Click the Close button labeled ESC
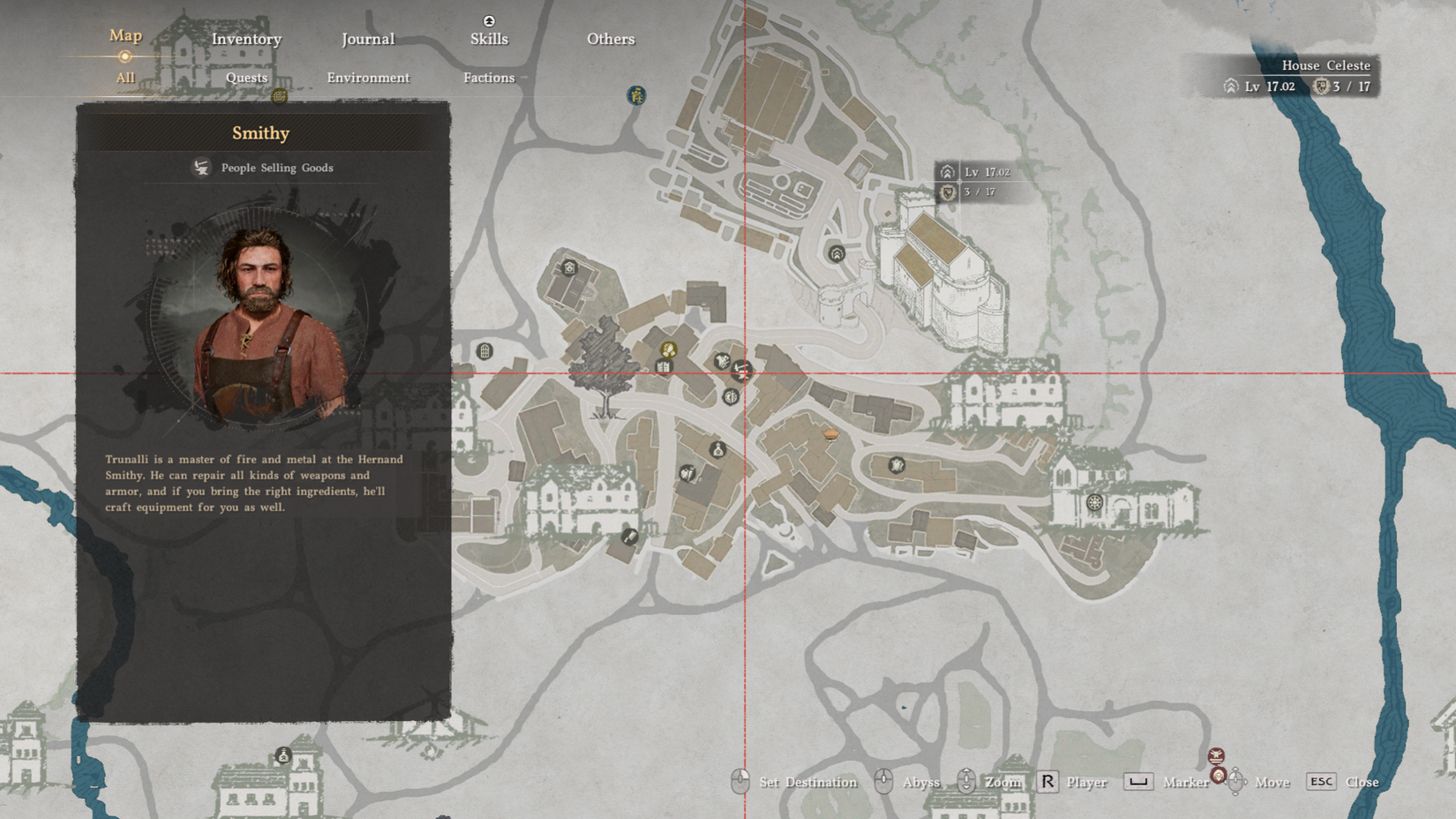This screenshot has height=819, width=1456. (1341, 782)
